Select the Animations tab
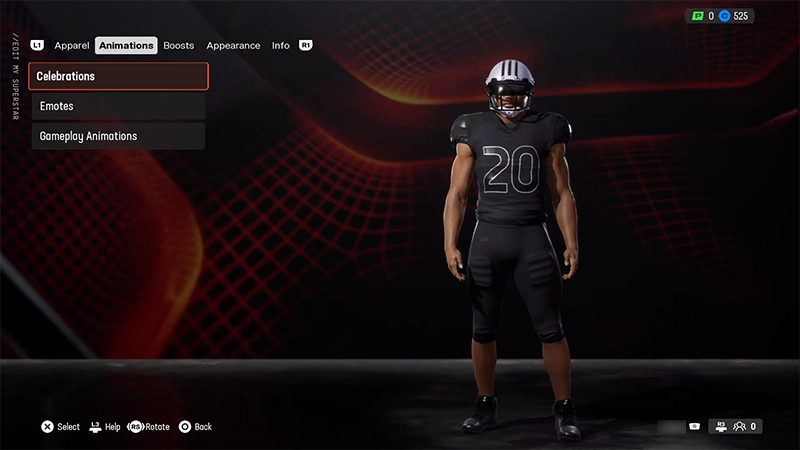The height and width of the screenshot is (450, 800). (126, 46)
